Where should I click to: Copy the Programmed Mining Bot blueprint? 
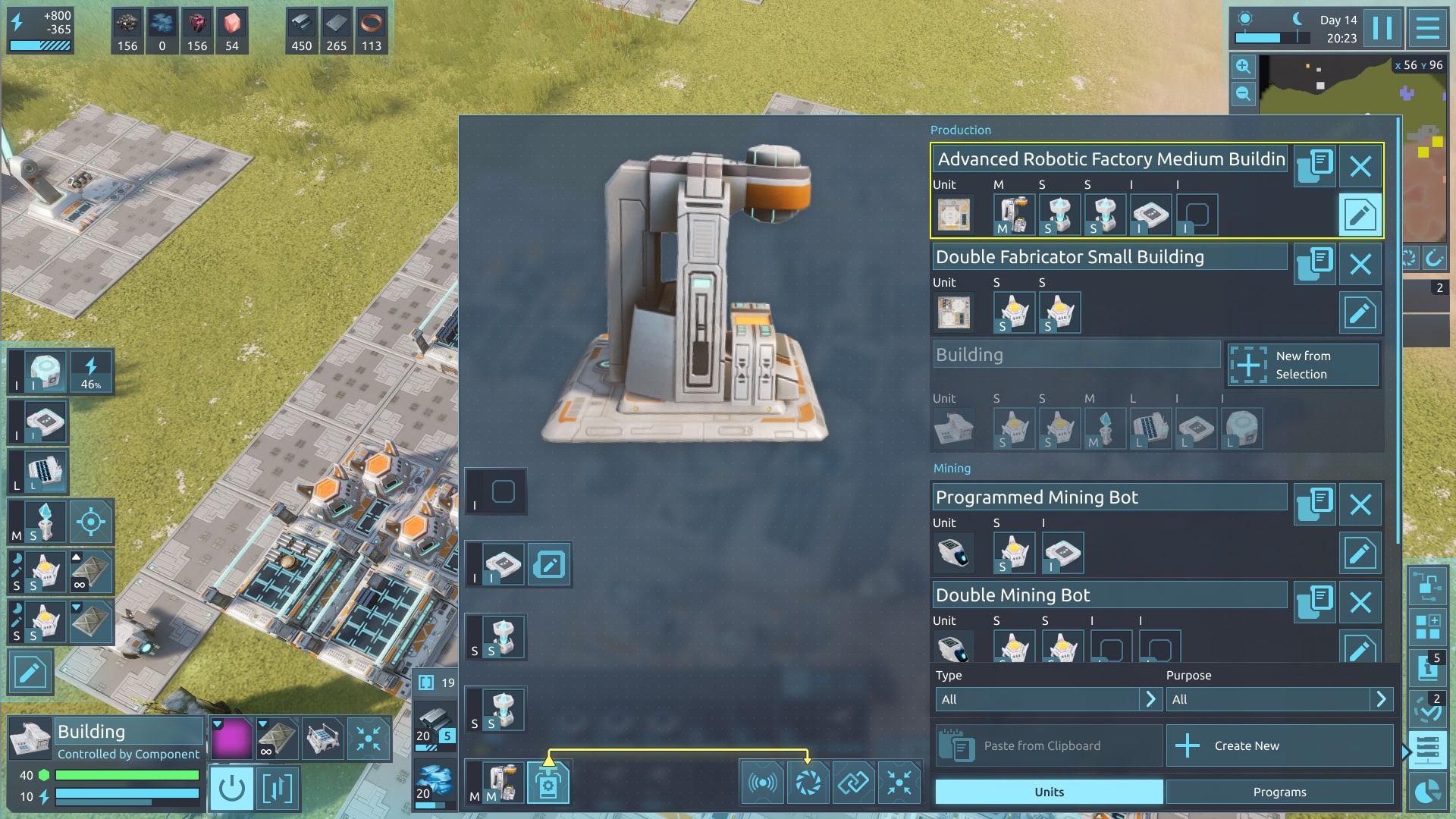[x=1315, y=504]
